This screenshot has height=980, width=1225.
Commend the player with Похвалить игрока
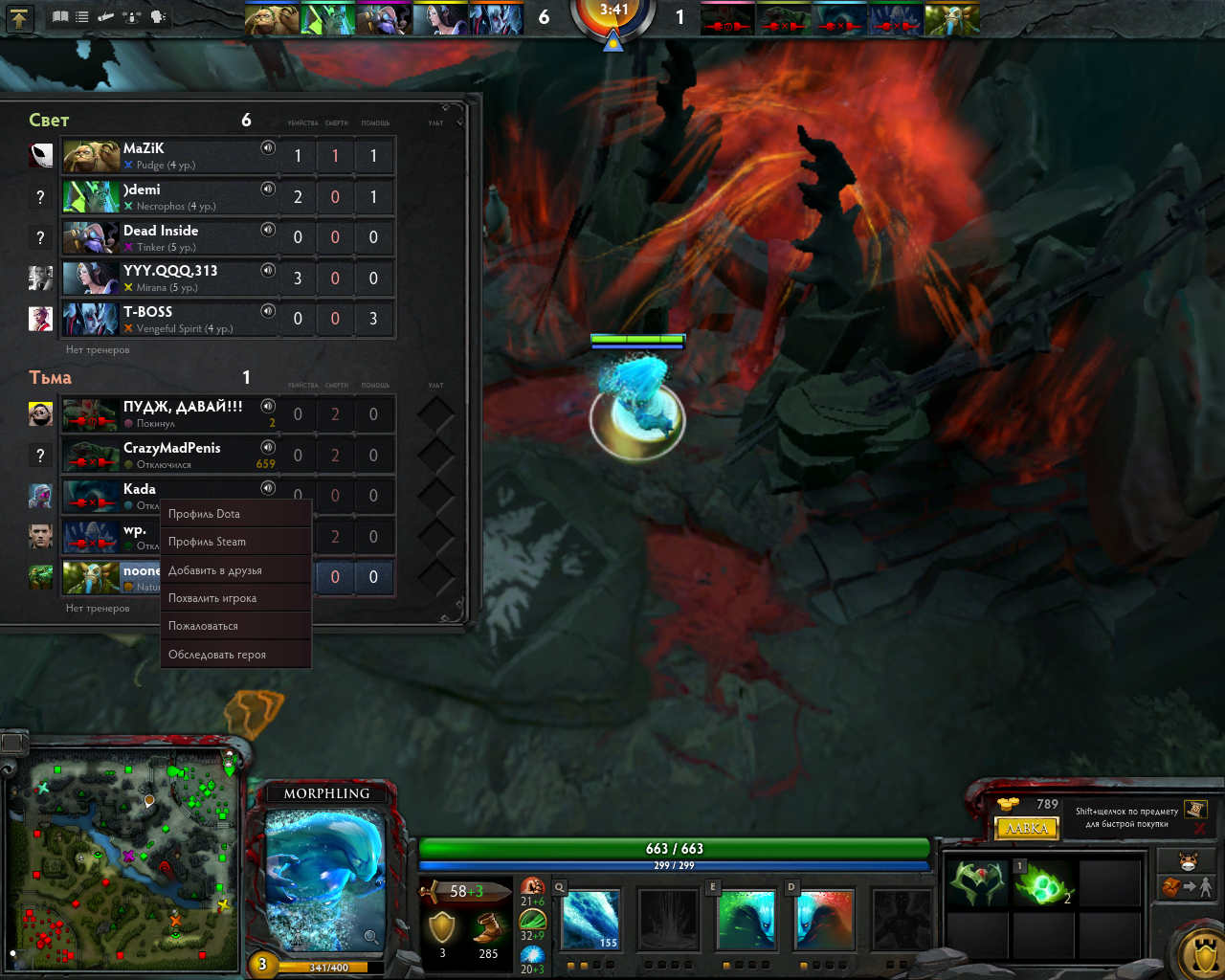(235, 598)
